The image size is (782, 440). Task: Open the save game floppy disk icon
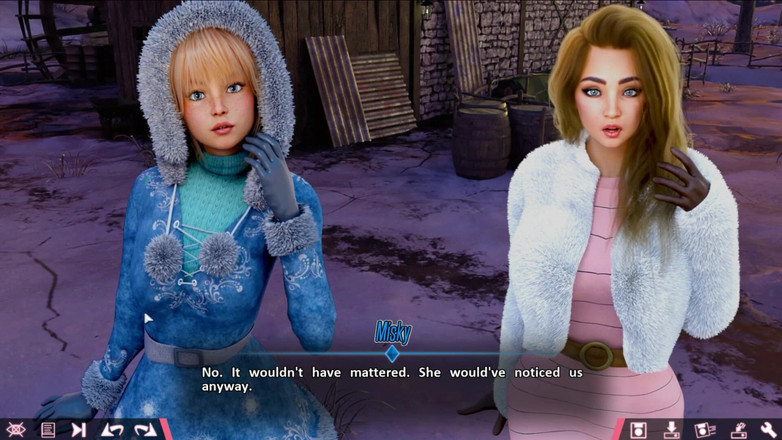639,430
